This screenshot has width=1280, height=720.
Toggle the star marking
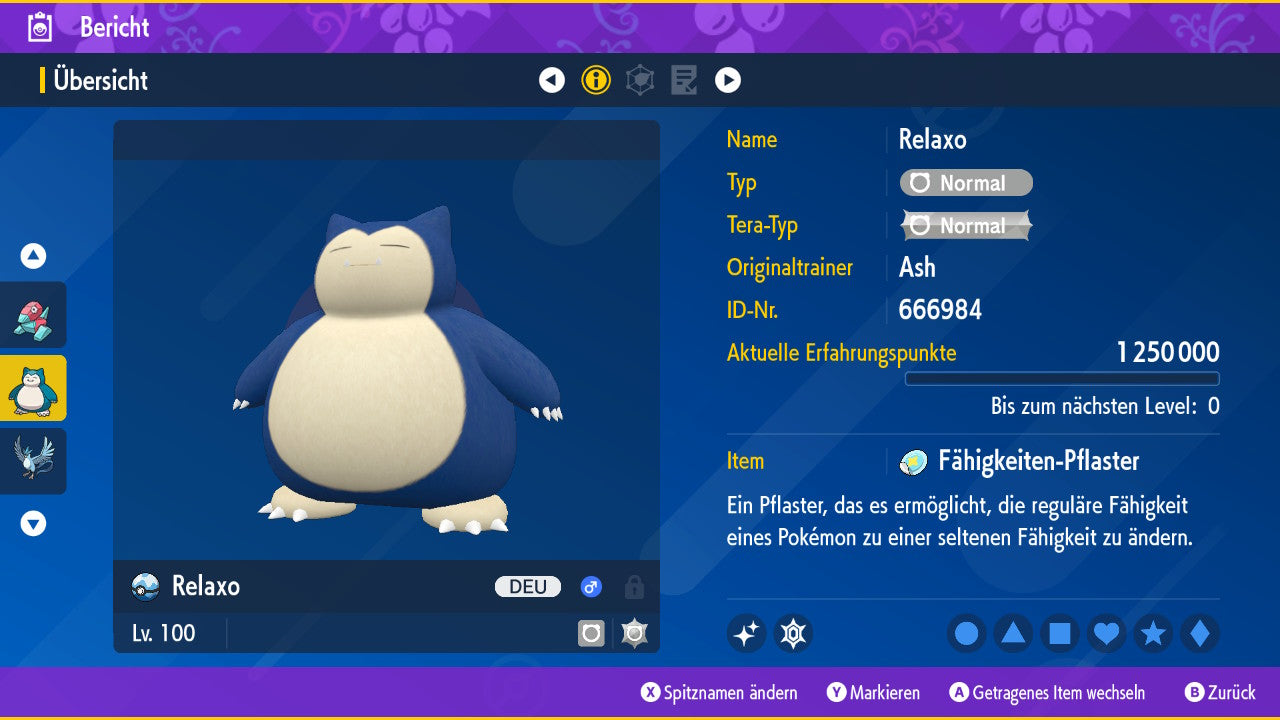coord(1153,633)
